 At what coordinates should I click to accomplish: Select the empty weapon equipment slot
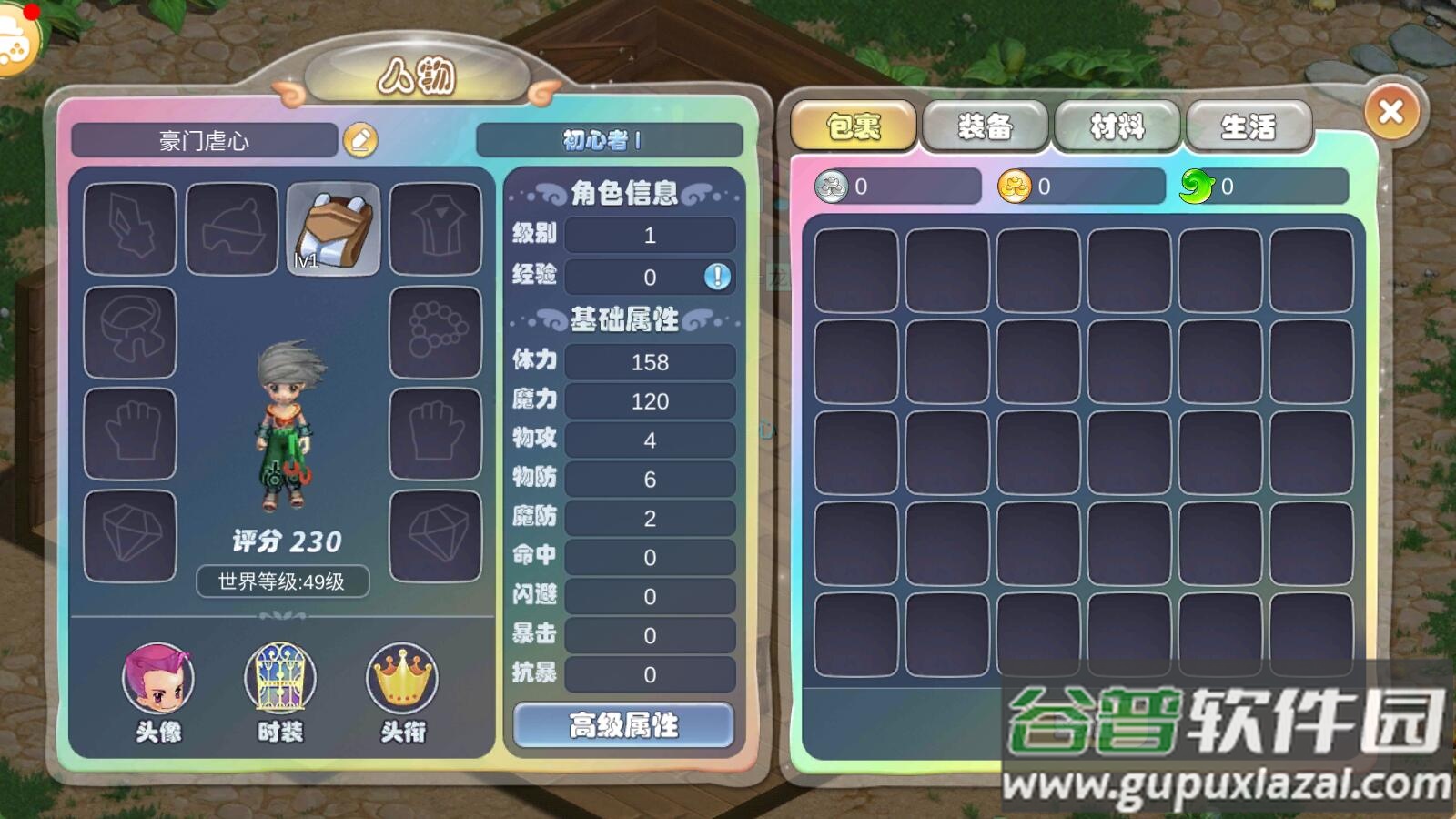128,227
